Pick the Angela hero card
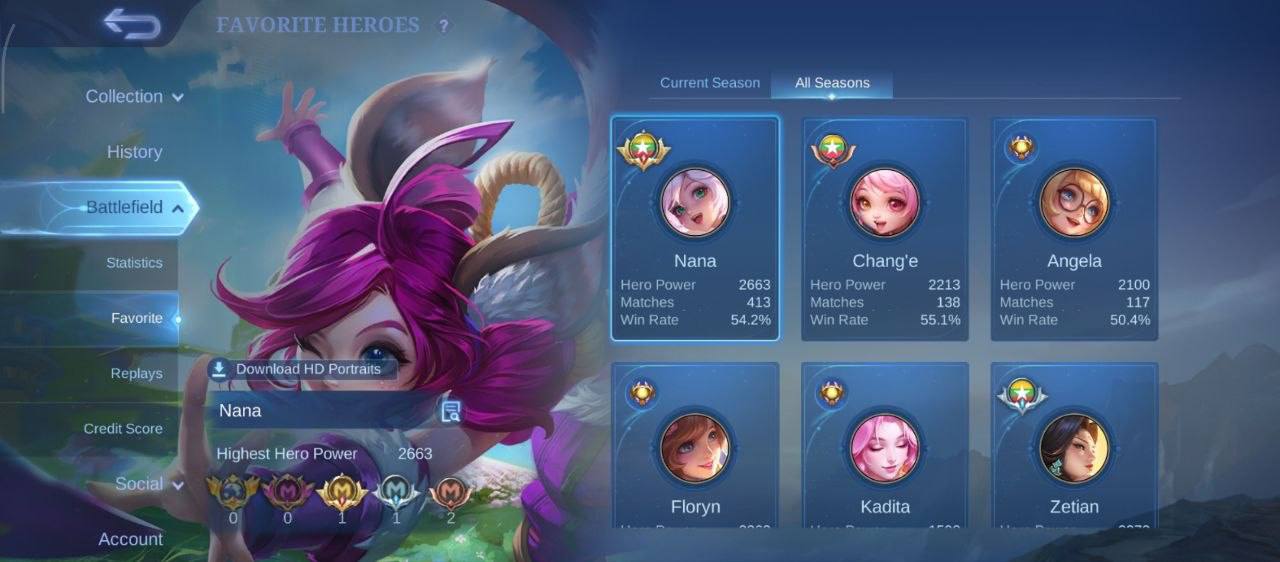1280x562 pixels. (1074, 229)
